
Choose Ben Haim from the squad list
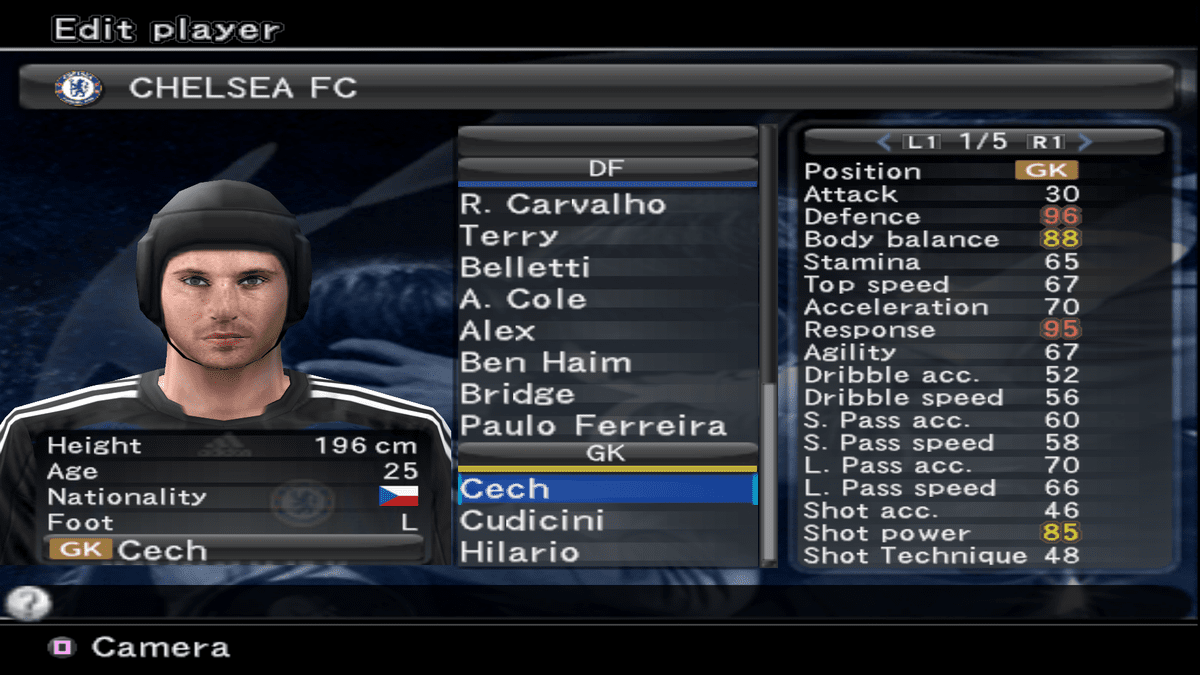pos(546,362)
